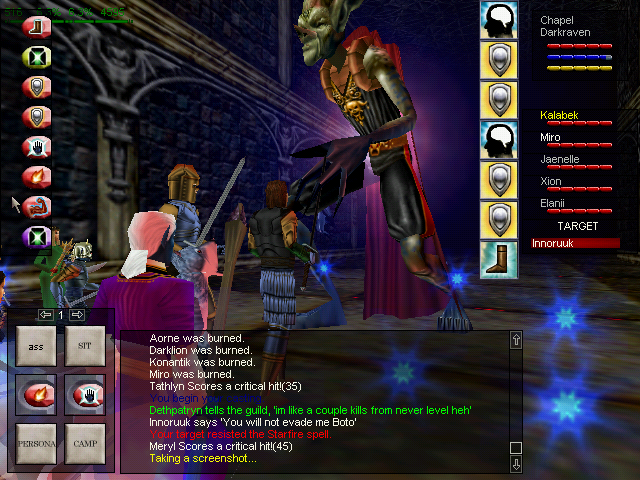Click the purple-rimmed green hourglass icon

point(37,237)
